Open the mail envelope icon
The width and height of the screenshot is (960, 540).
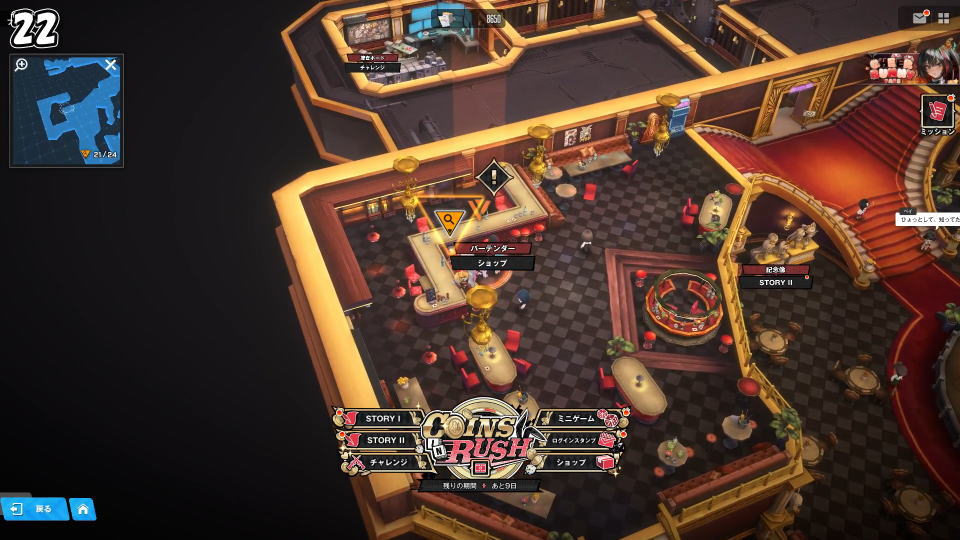[x=919, y=18]
